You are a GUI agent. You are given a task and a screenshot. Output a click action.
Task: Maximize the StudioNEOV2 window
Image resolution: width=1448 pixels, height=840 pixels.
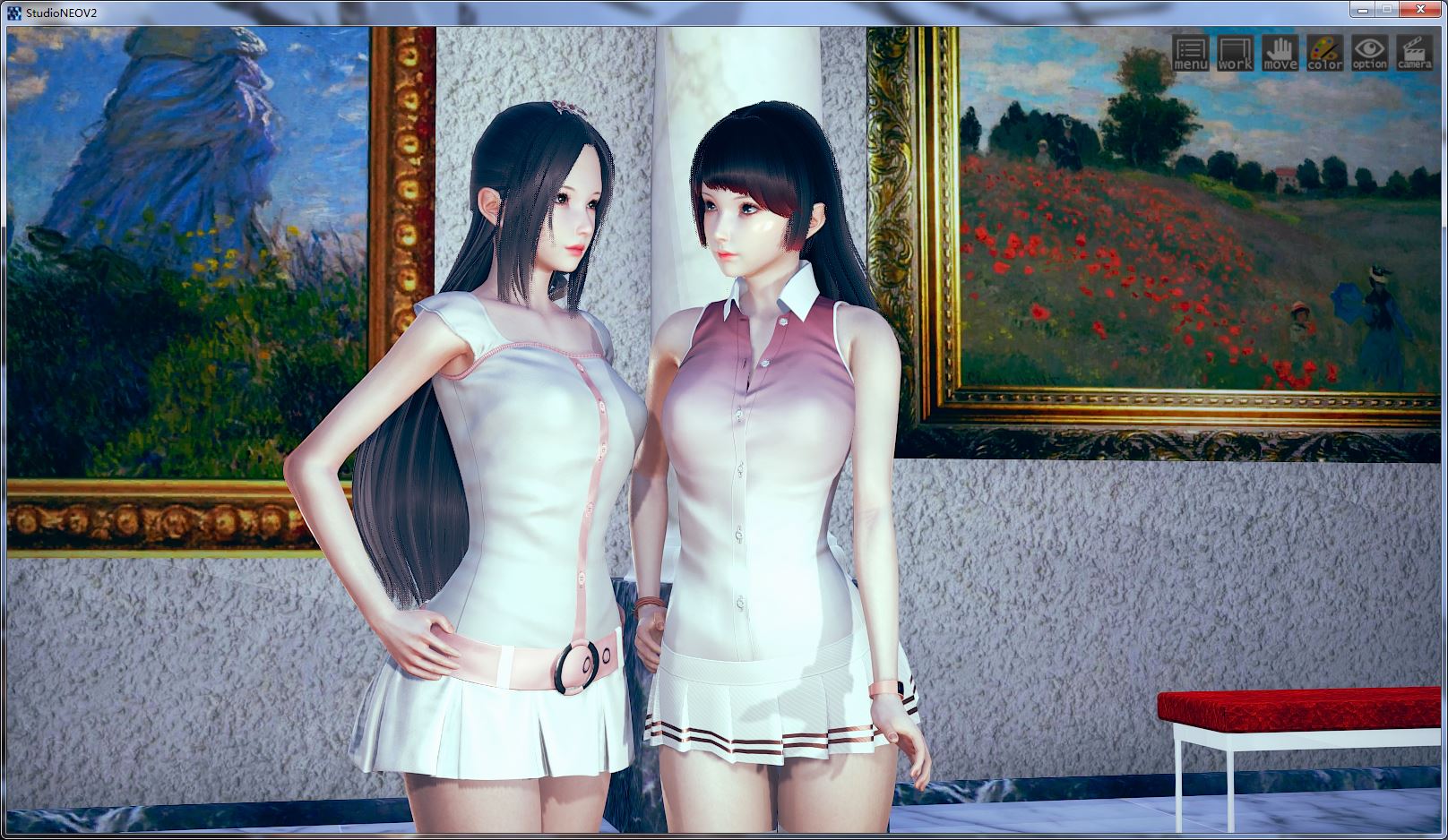pyautogui.click(x=1389, y=9)
